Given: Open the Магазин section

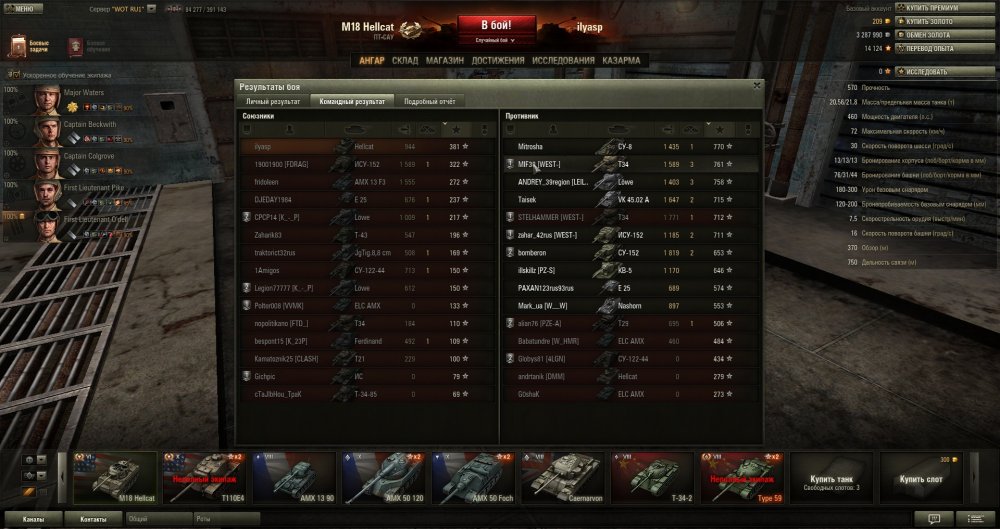Looking at the screenshot, I should point(444,60).
